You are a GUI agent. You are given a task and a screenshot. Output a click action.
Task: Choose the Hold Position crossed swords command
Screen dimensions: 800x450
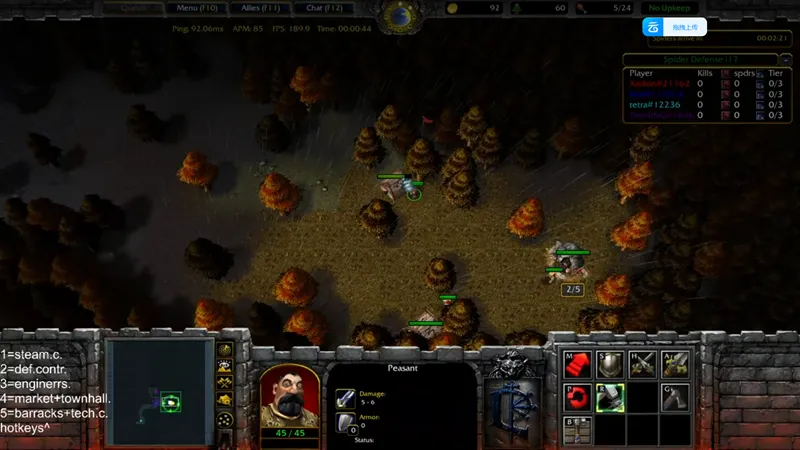pyautogui.click(x=642, y=365)
